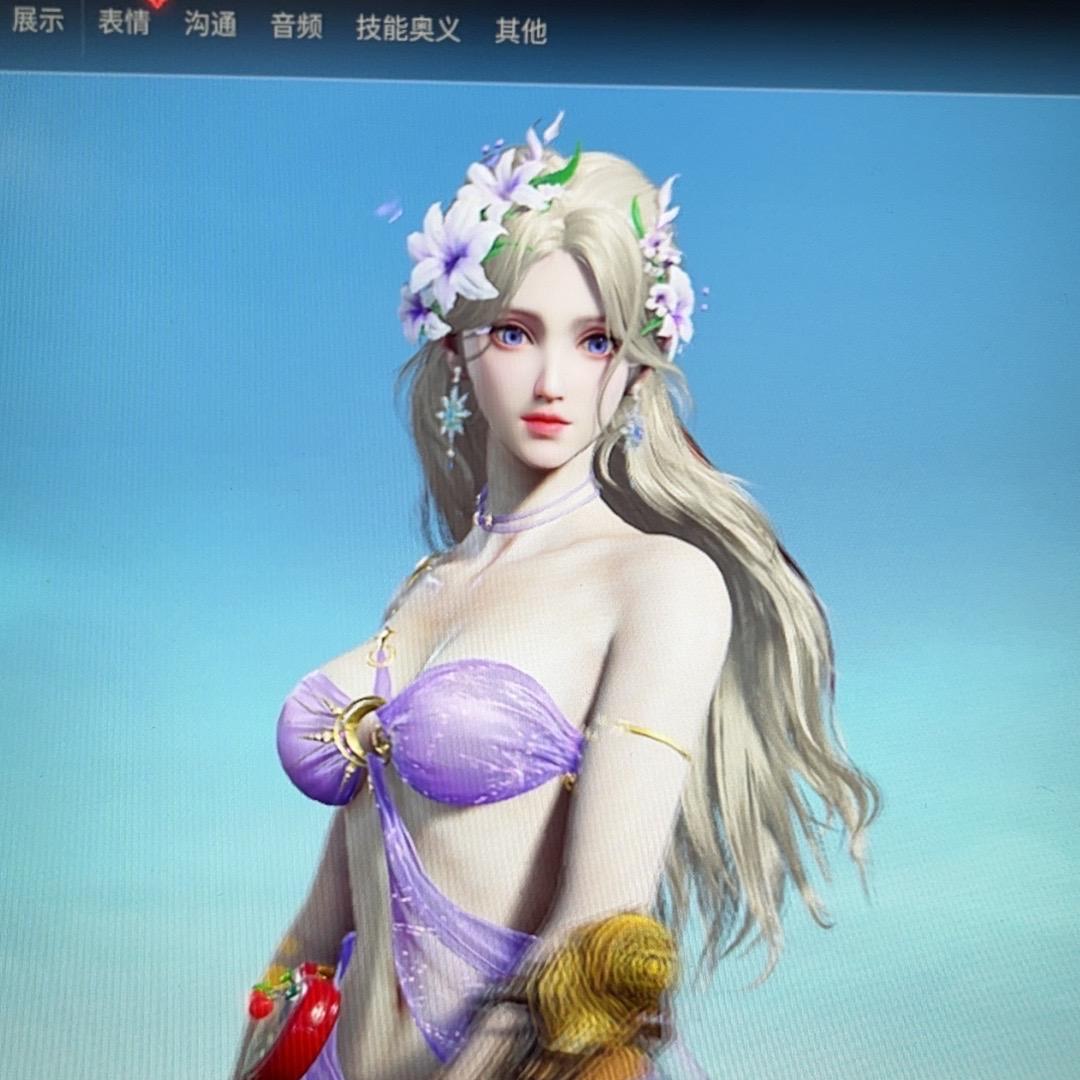1080x1080 pixels.
Task: Open the 表情 tab
Action: (x=124, y=22)
